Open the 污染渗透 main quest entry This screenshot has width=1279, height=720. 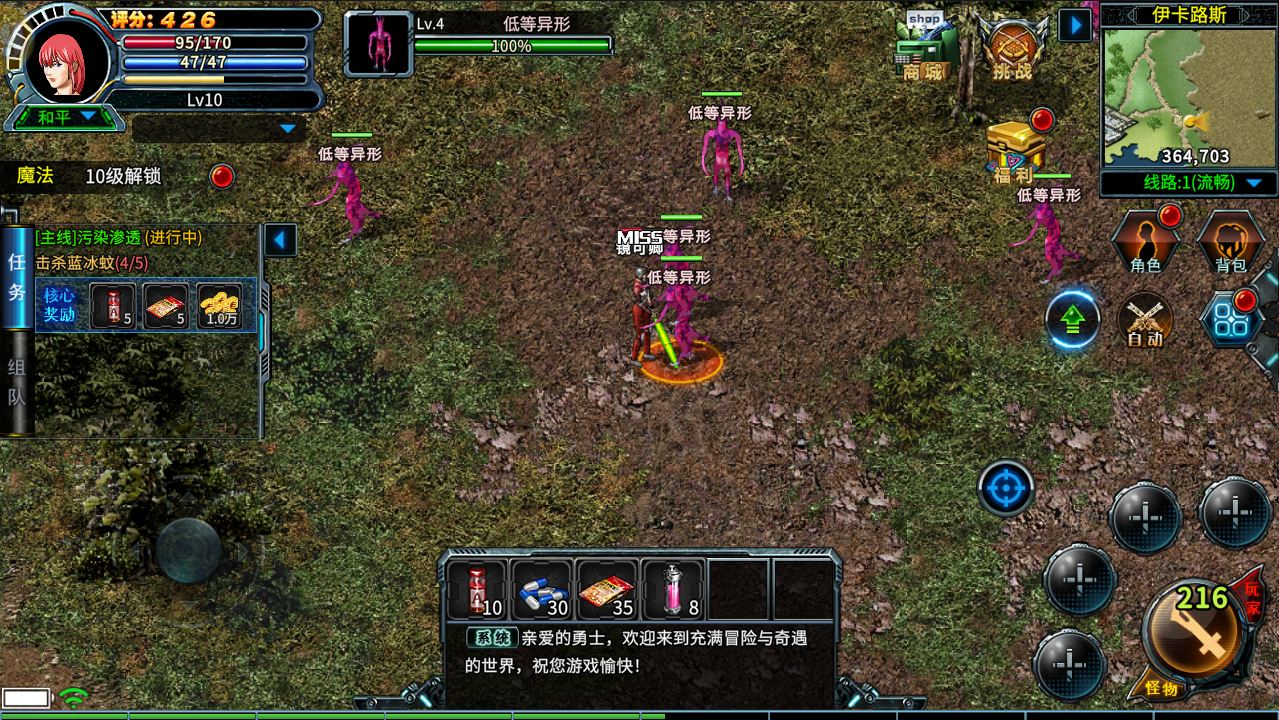(x=118, y=238)
